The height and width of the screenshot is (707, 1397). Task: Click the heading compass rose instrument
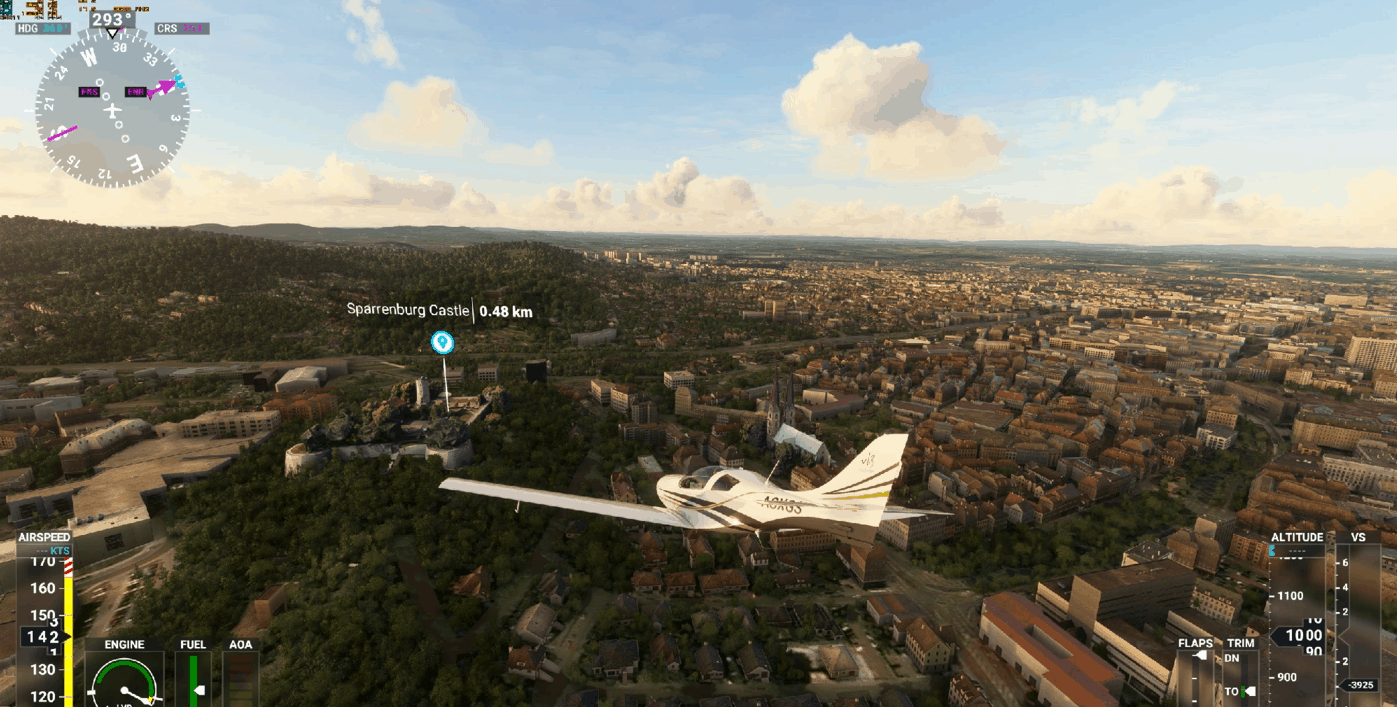click(112, 110)
